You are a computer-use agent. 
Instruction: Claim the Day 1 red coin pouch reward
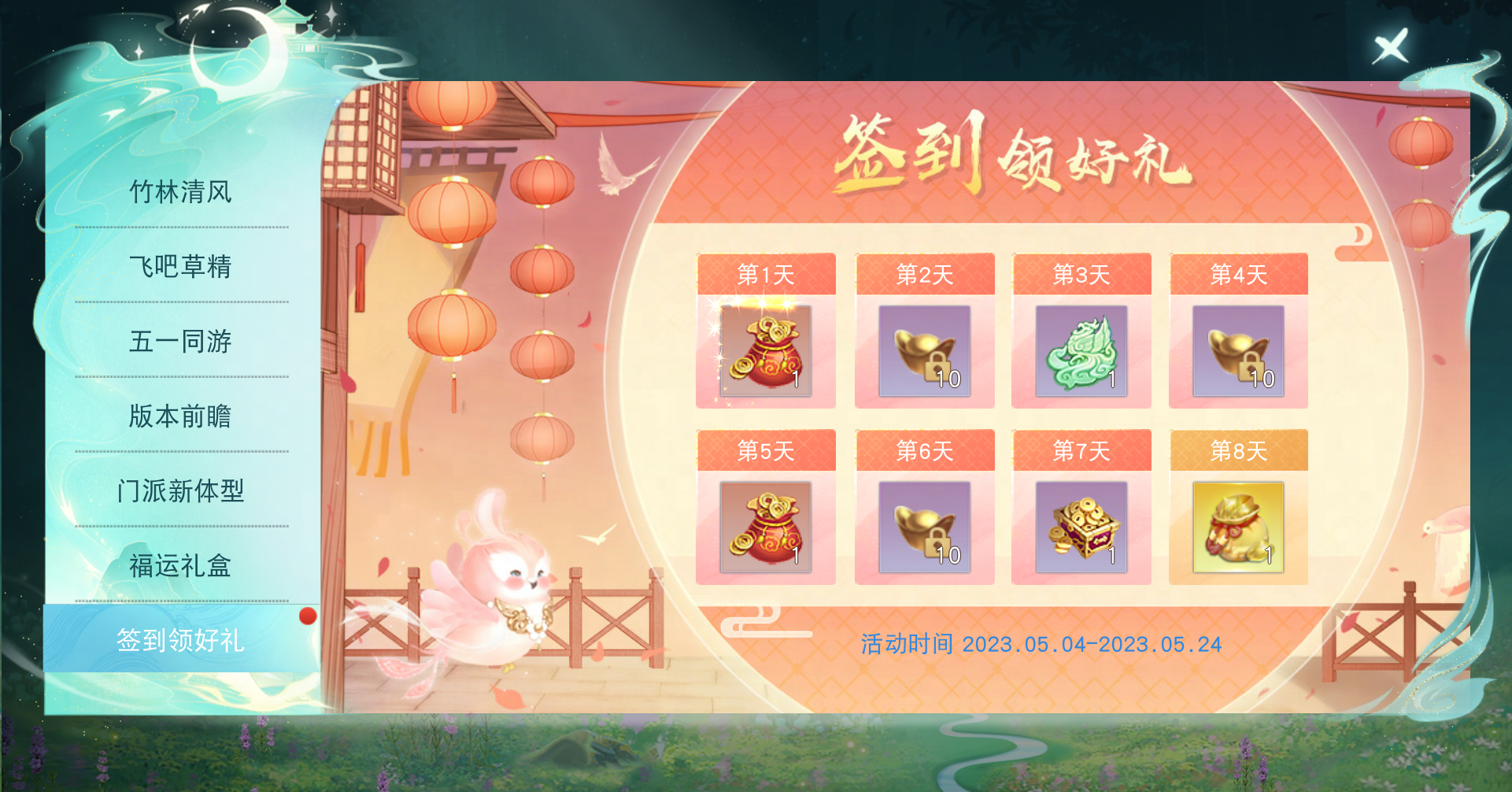tap(766, 352)
